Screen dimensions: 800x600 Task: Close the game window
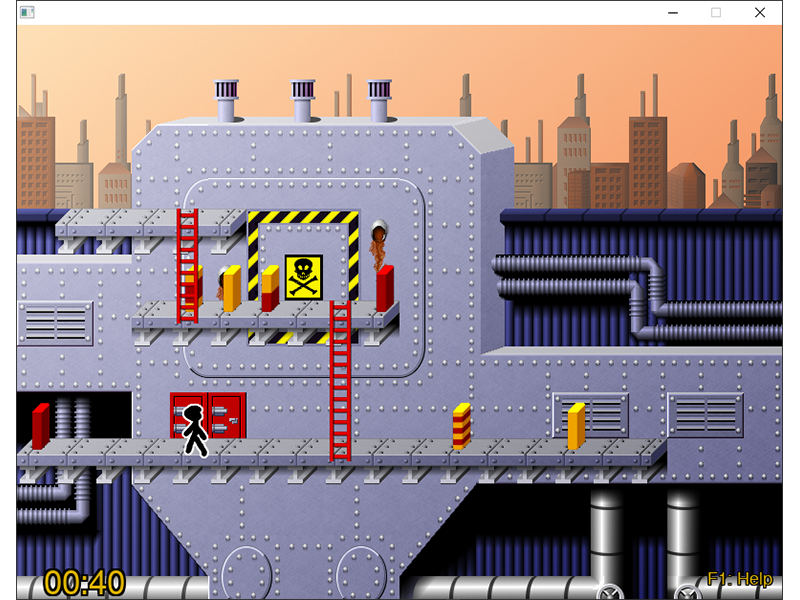(x=760, y=12)
